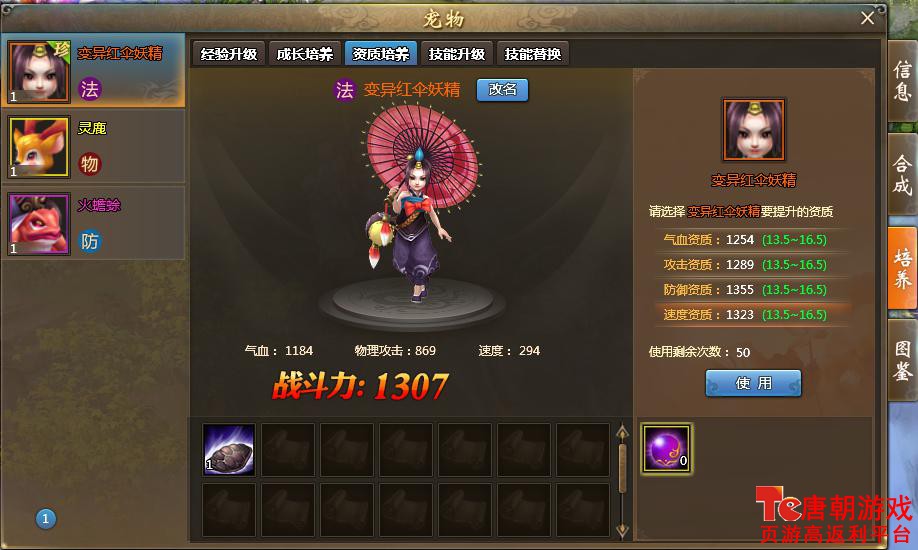Image resolution: width=918 pixels, height=550 pixels.
Task: Select the grey stone item slot
Action: pyautogui.click(x=229, y=449)
